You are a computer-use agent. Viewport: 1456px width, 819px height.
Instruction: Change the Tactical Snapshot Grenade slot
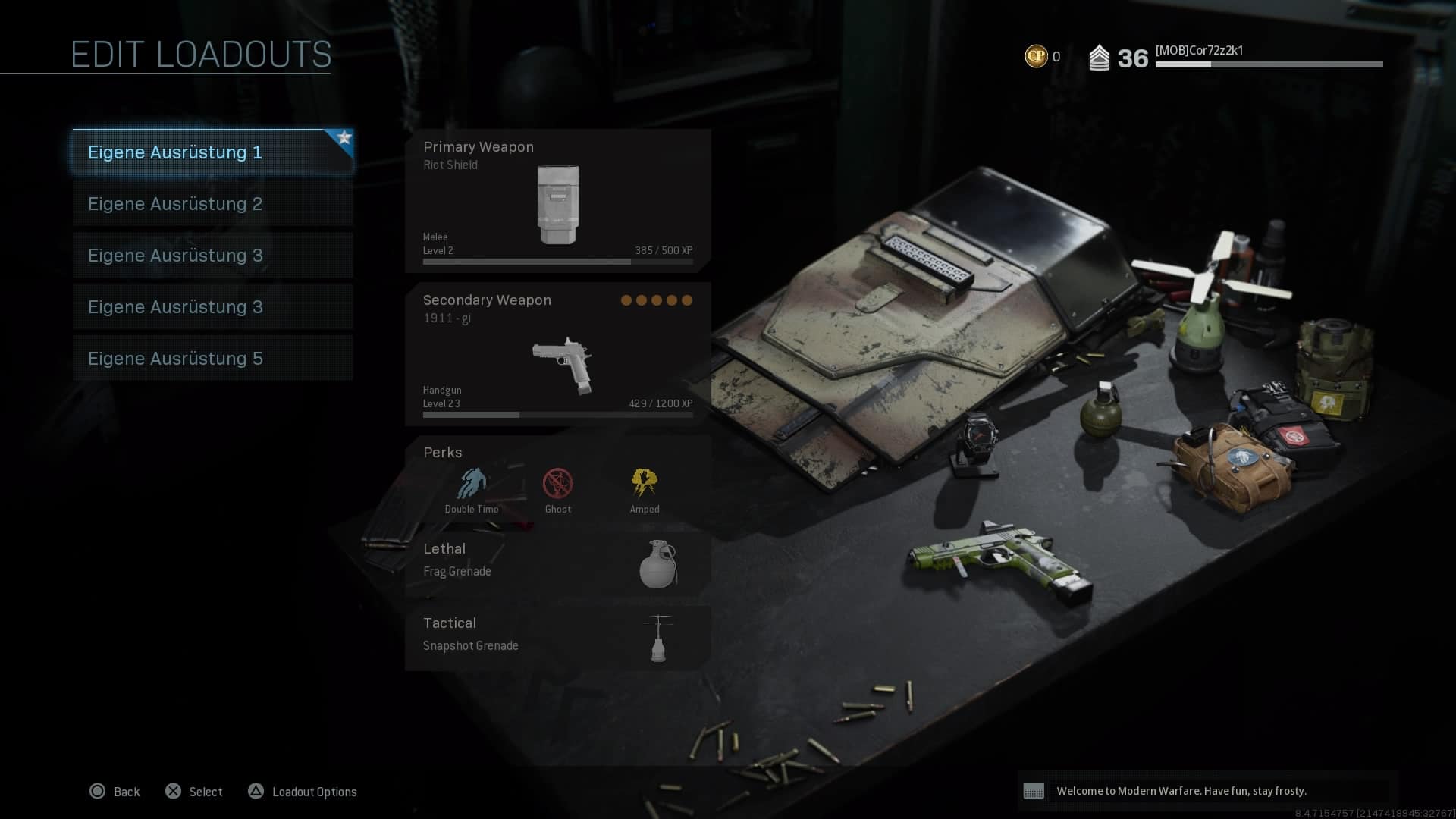557,636
